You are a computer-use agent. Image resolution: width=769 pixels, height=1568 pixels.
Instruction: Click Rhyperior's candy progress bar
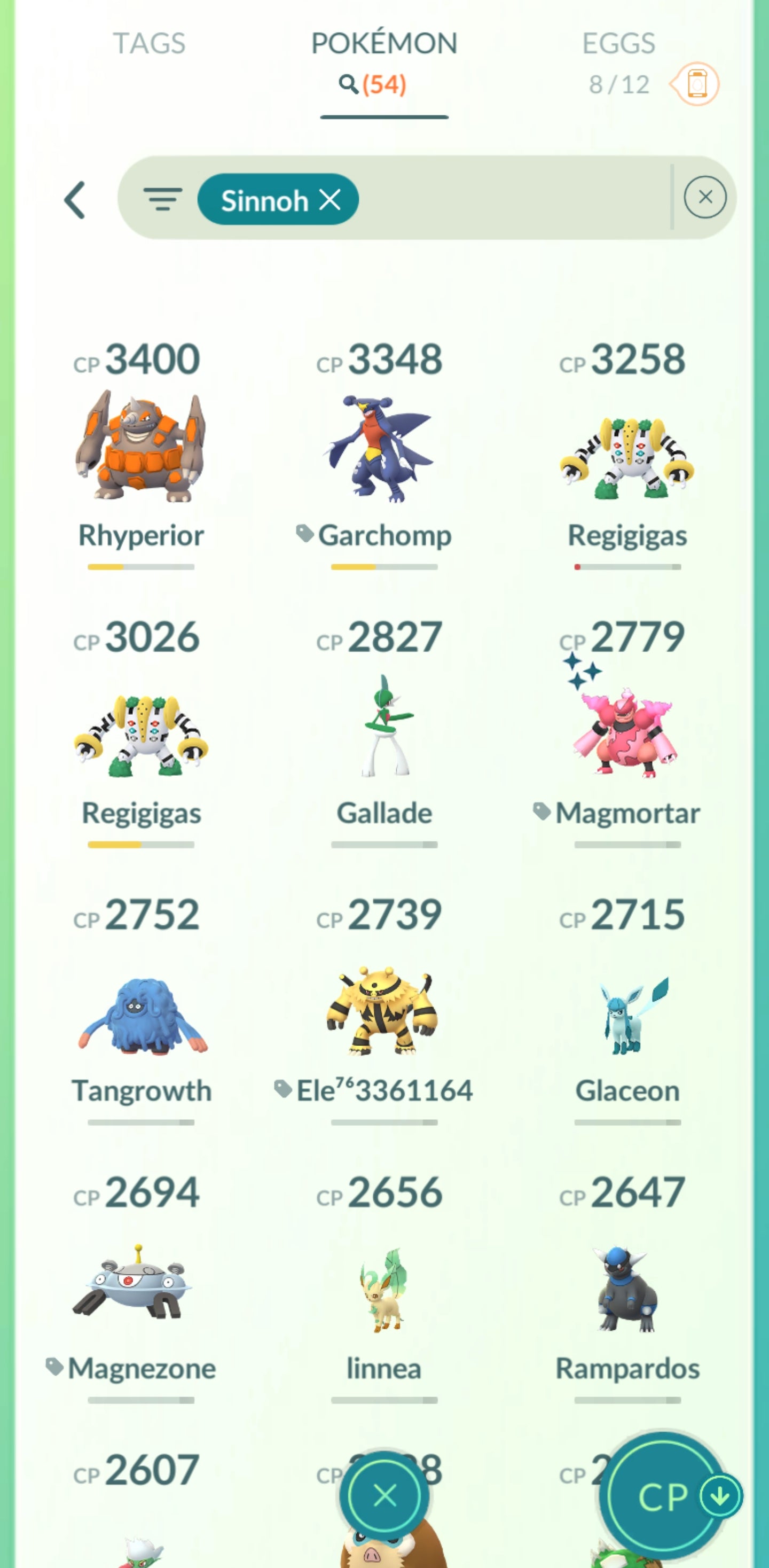(140, 568)
